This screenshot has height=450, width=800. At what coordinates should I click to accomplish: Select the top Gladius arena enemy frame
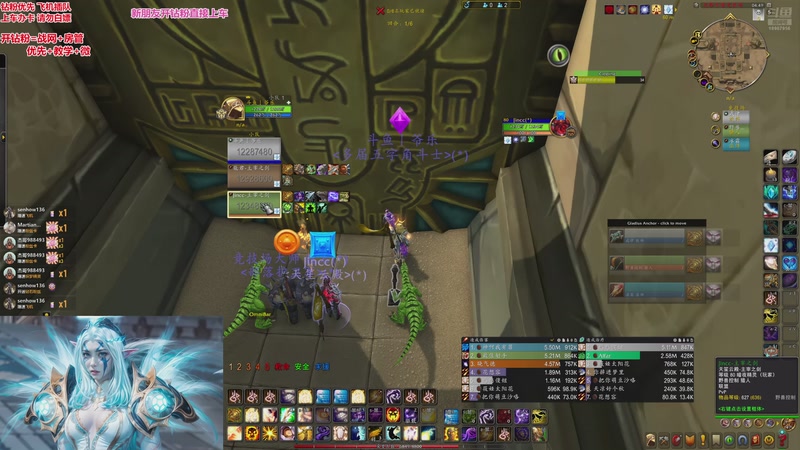pyautogui.click(x=655, y=239)
